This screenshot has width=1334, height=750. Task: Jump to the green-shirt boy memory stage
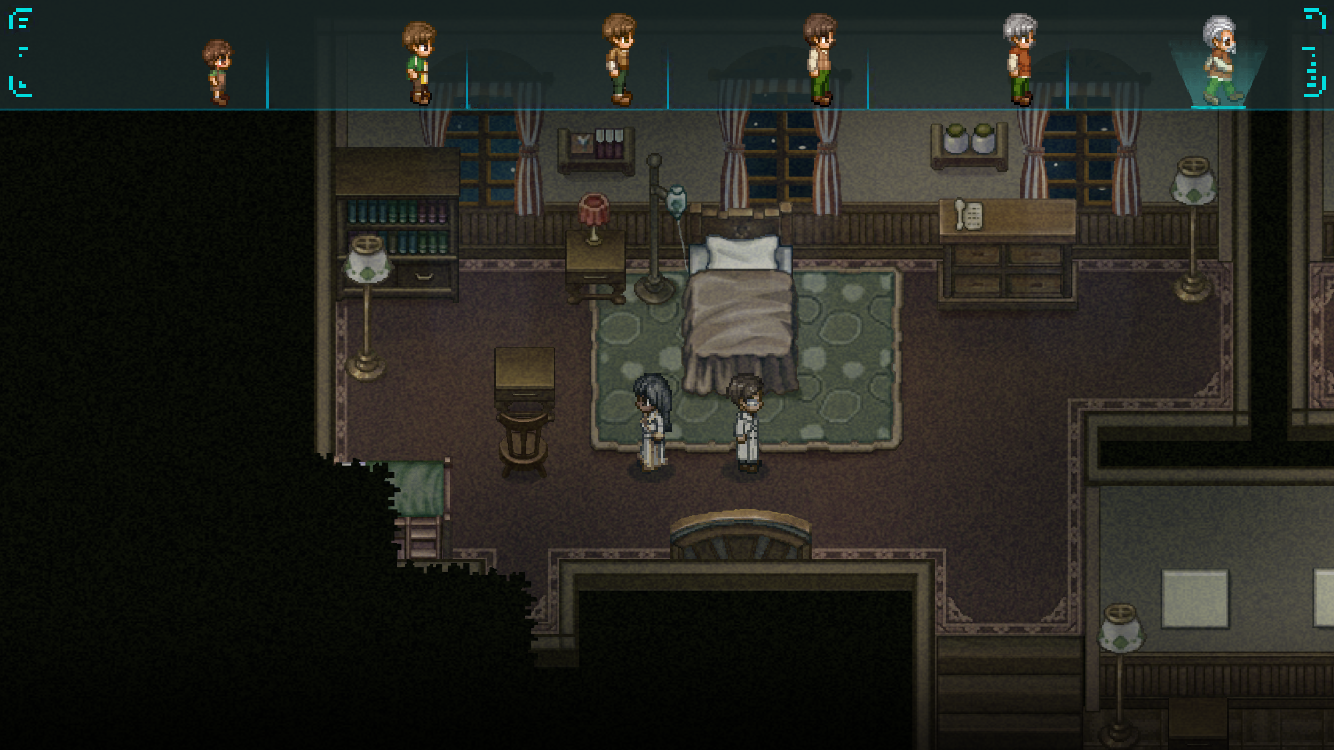click(x=418, y=63)
